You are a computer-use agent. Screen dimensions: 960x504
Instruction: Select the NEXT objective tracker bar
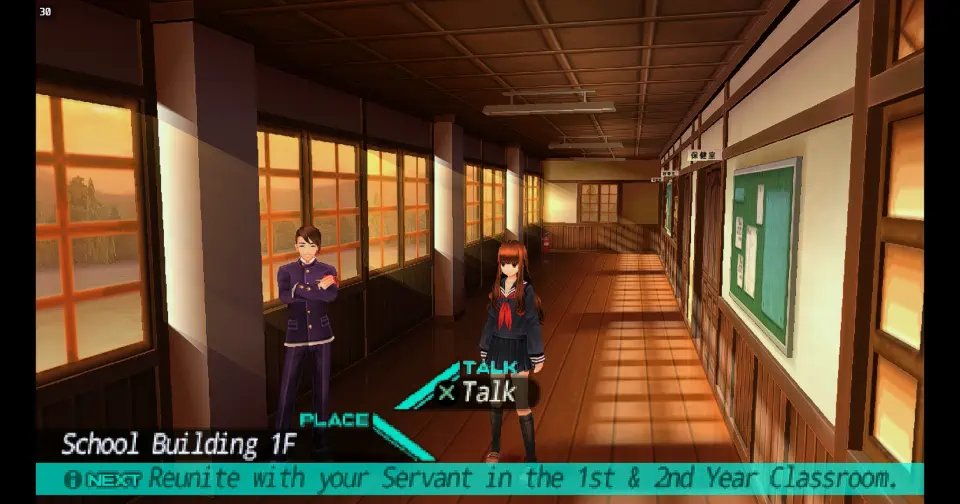coord(480,478)
